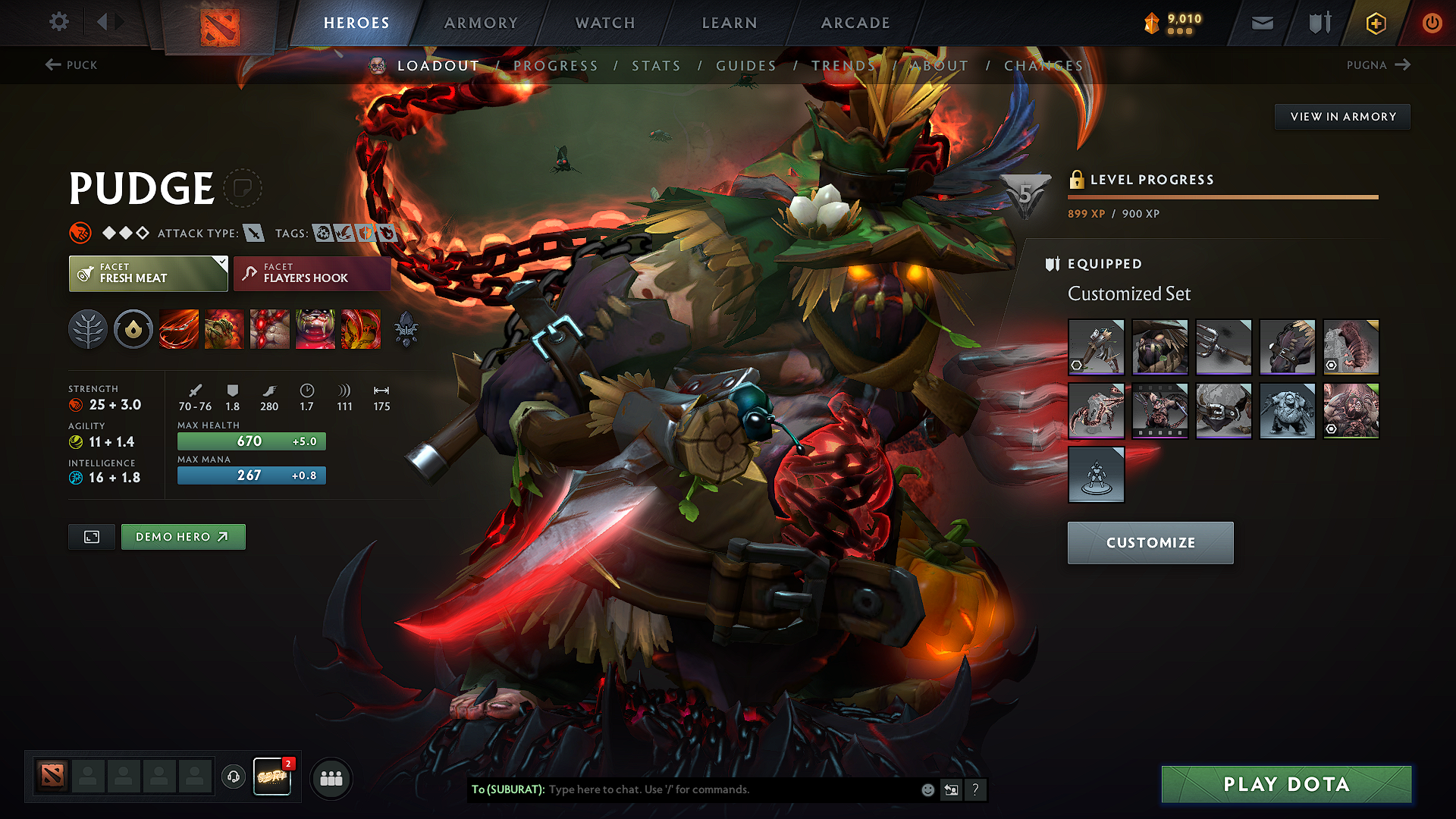This screenshot has width=1456, height=819.
Task: Select the Meat Hook ability icon
Action: click(178, 329)
